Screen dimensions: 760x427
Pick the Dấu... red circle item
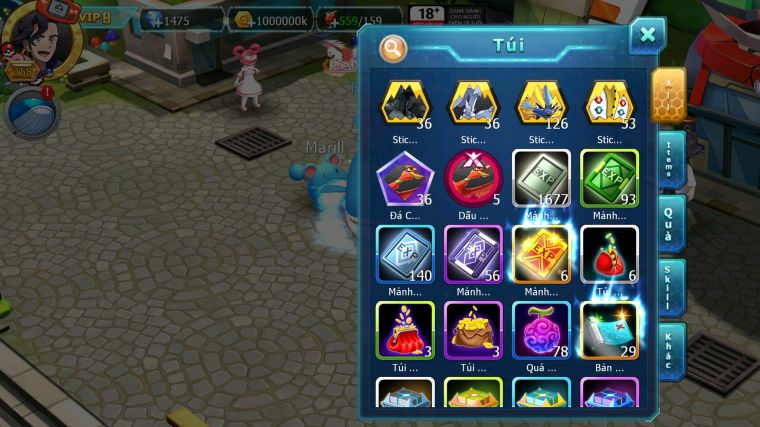pyautogui.click(x=472, y=179)
